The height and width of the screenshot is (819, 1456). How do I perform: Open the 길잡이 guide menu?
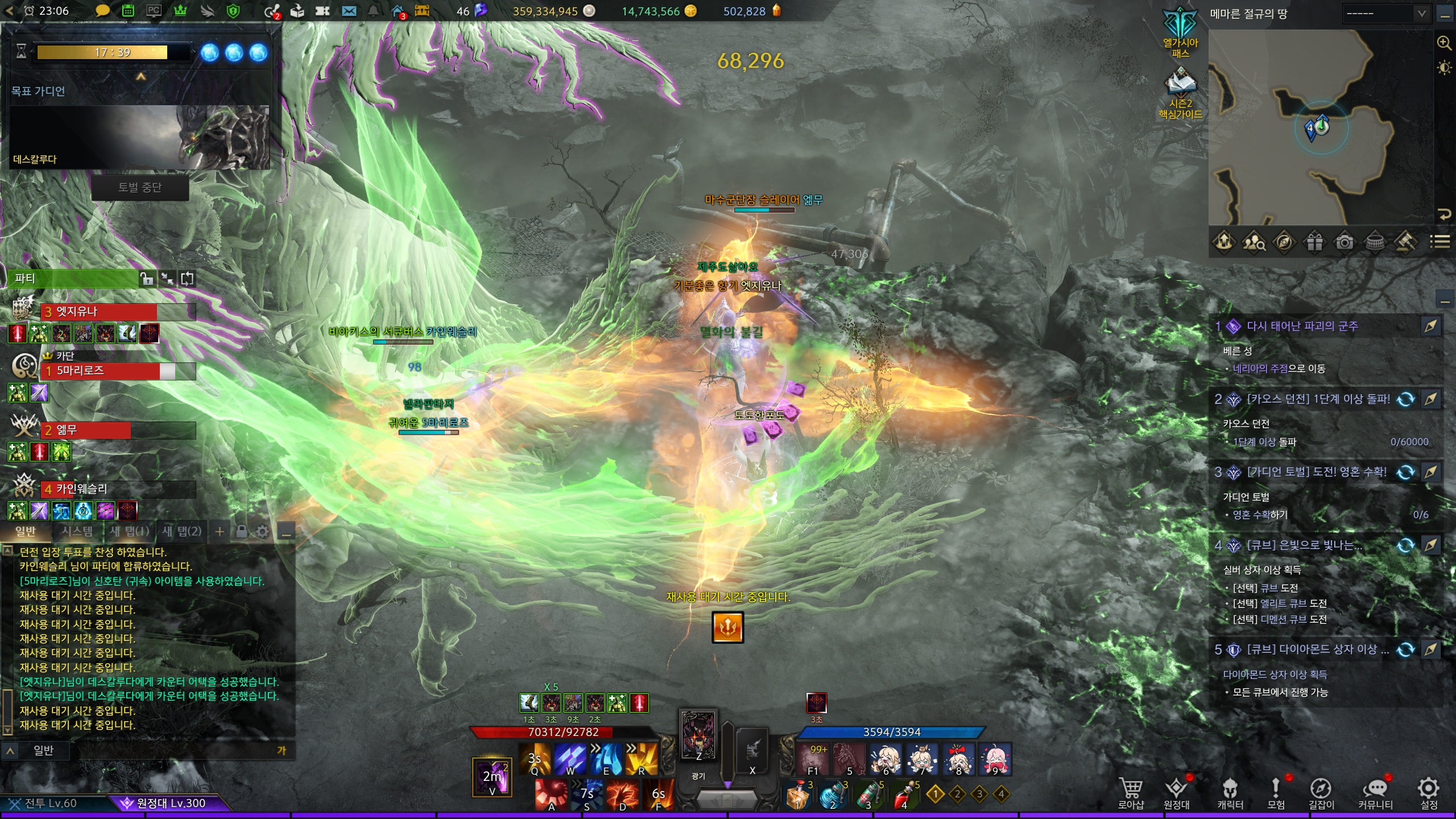coord(1321,792)
